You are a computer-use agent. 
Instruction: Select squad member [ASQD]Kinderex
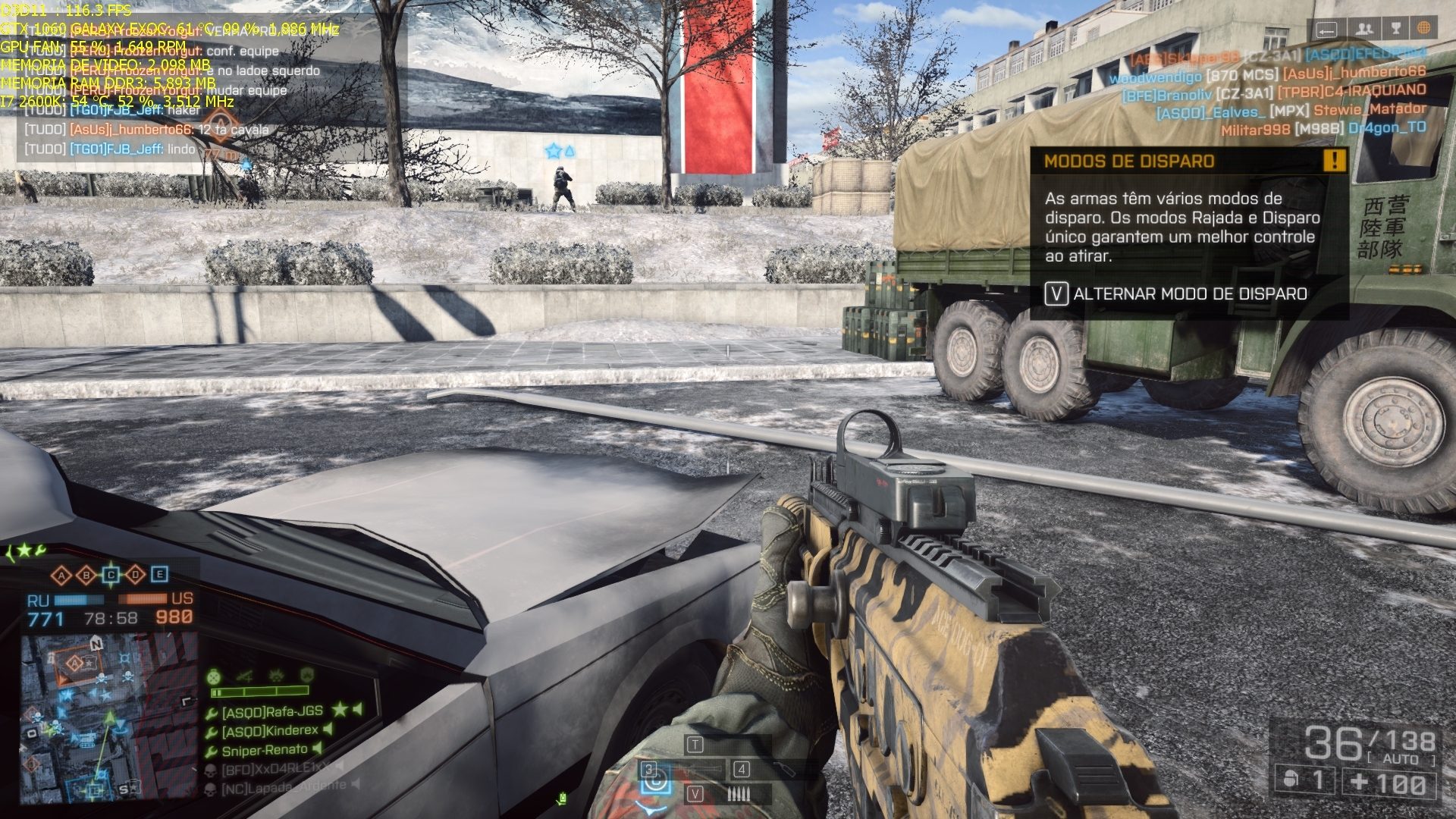point(269,731)
